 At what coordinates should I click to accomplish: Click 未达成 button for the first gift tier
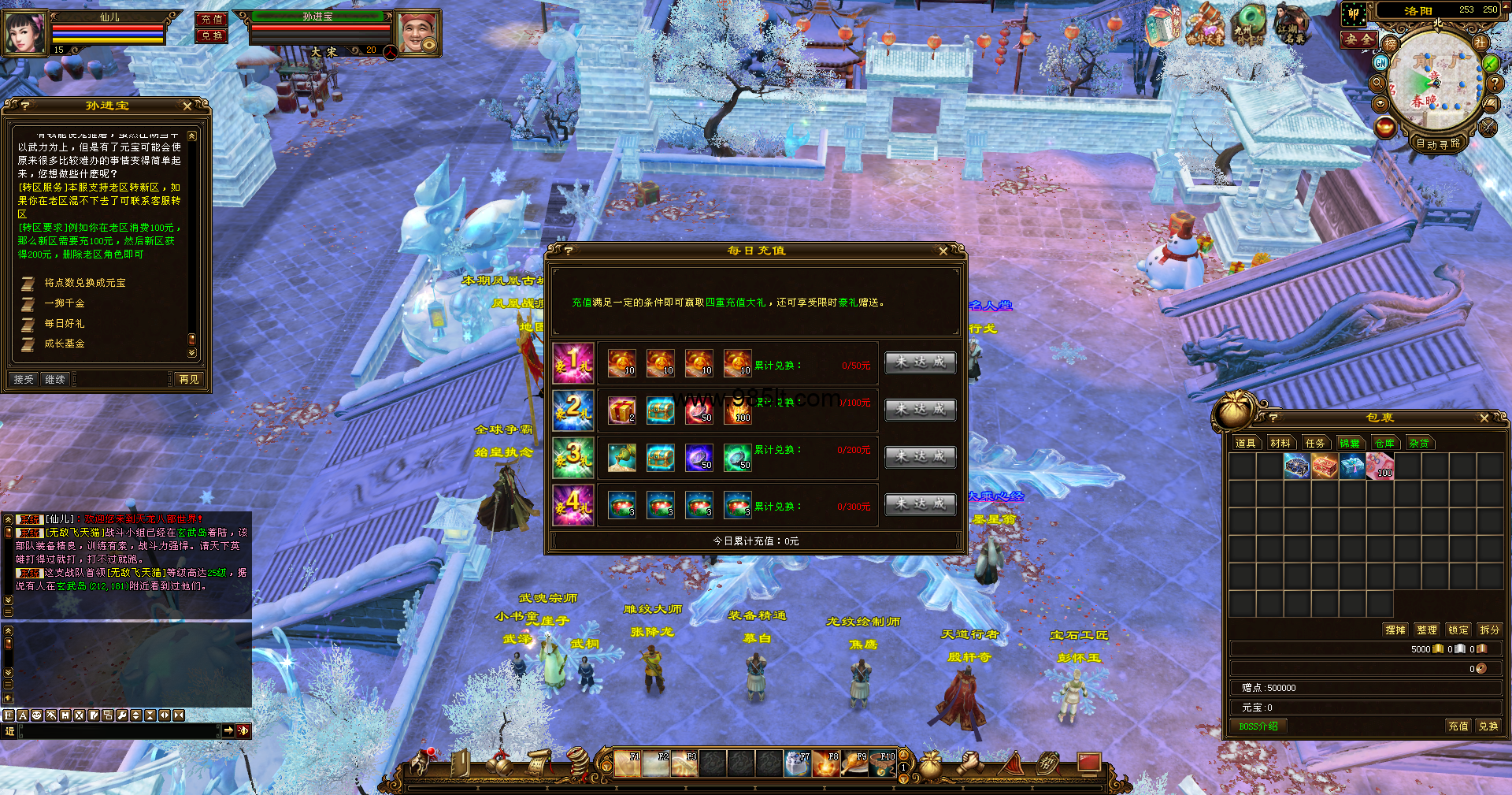[x=920, y=362]
